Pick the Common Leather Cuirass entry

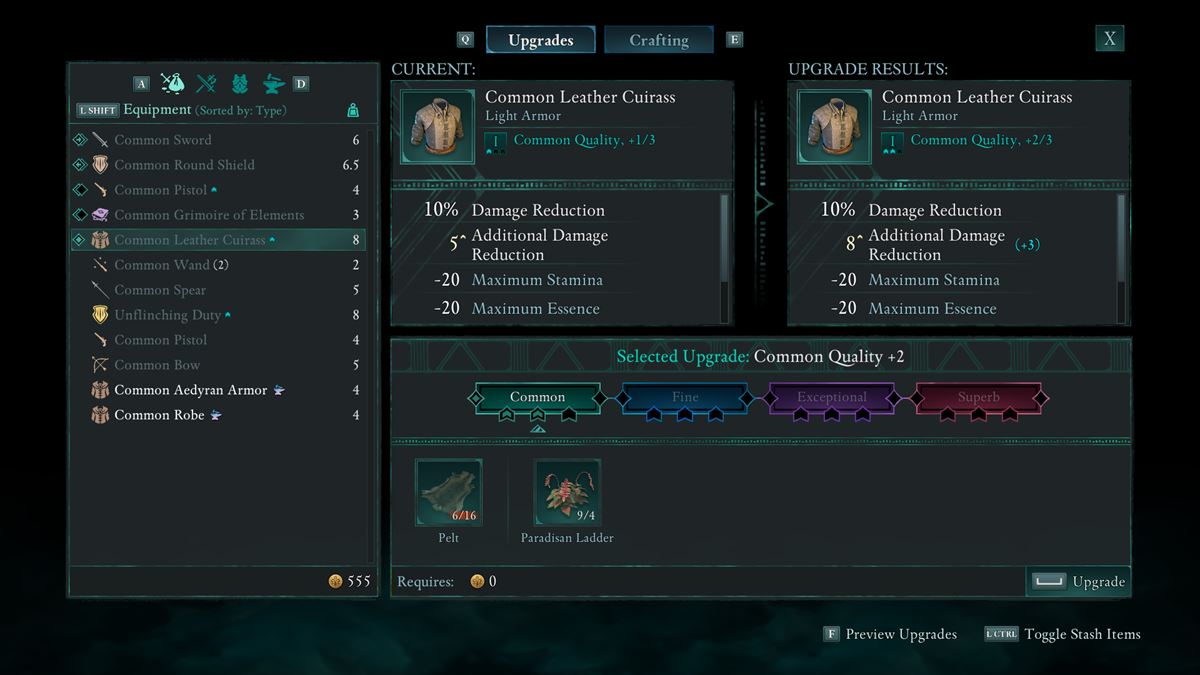tap(190, 240)
